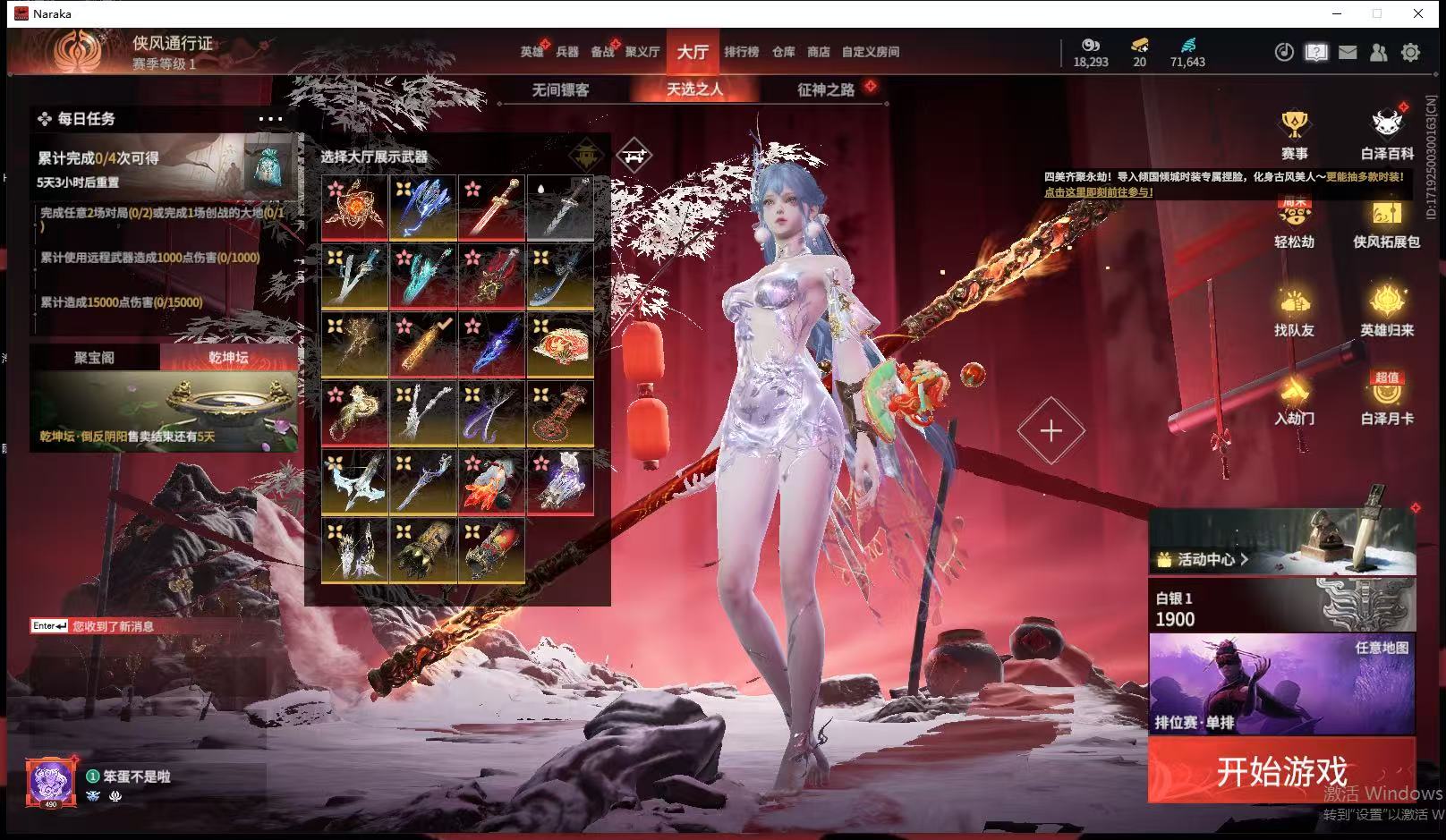
Task: Expand daily tasks three-dot menu
Action: [270, 119]
